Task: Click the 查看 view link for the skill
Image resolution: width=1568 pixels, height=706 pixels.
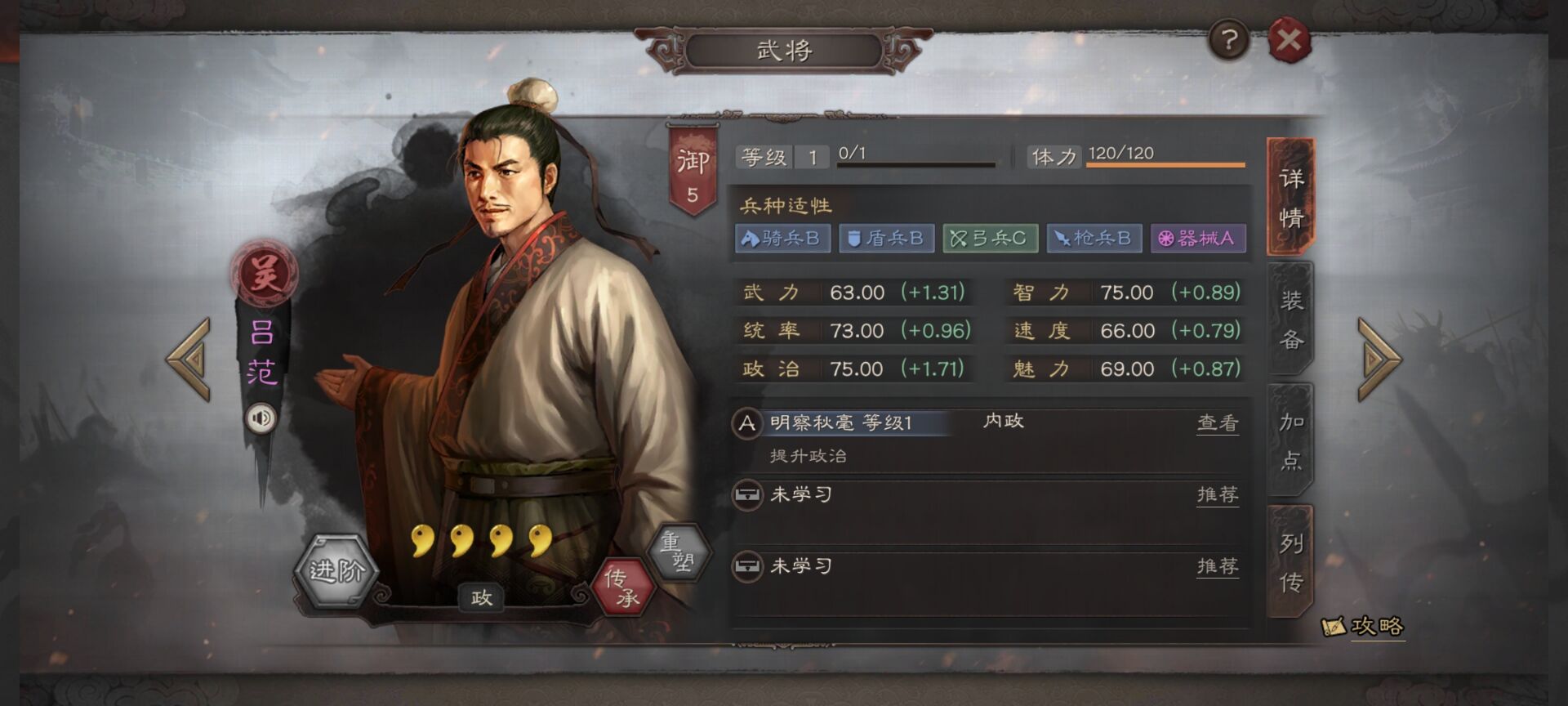Action: 1218,422
